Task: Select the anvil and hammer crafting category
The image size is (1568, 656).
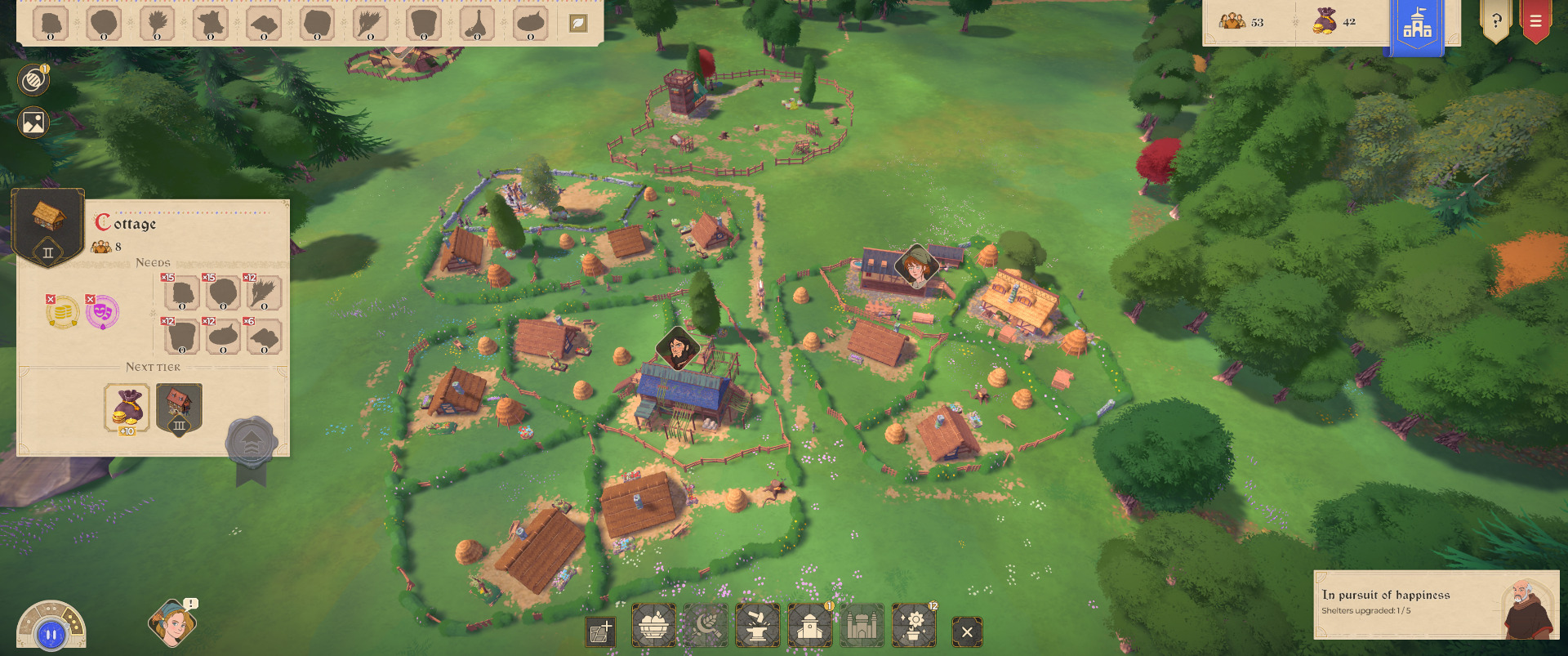Action: [757, 626]
